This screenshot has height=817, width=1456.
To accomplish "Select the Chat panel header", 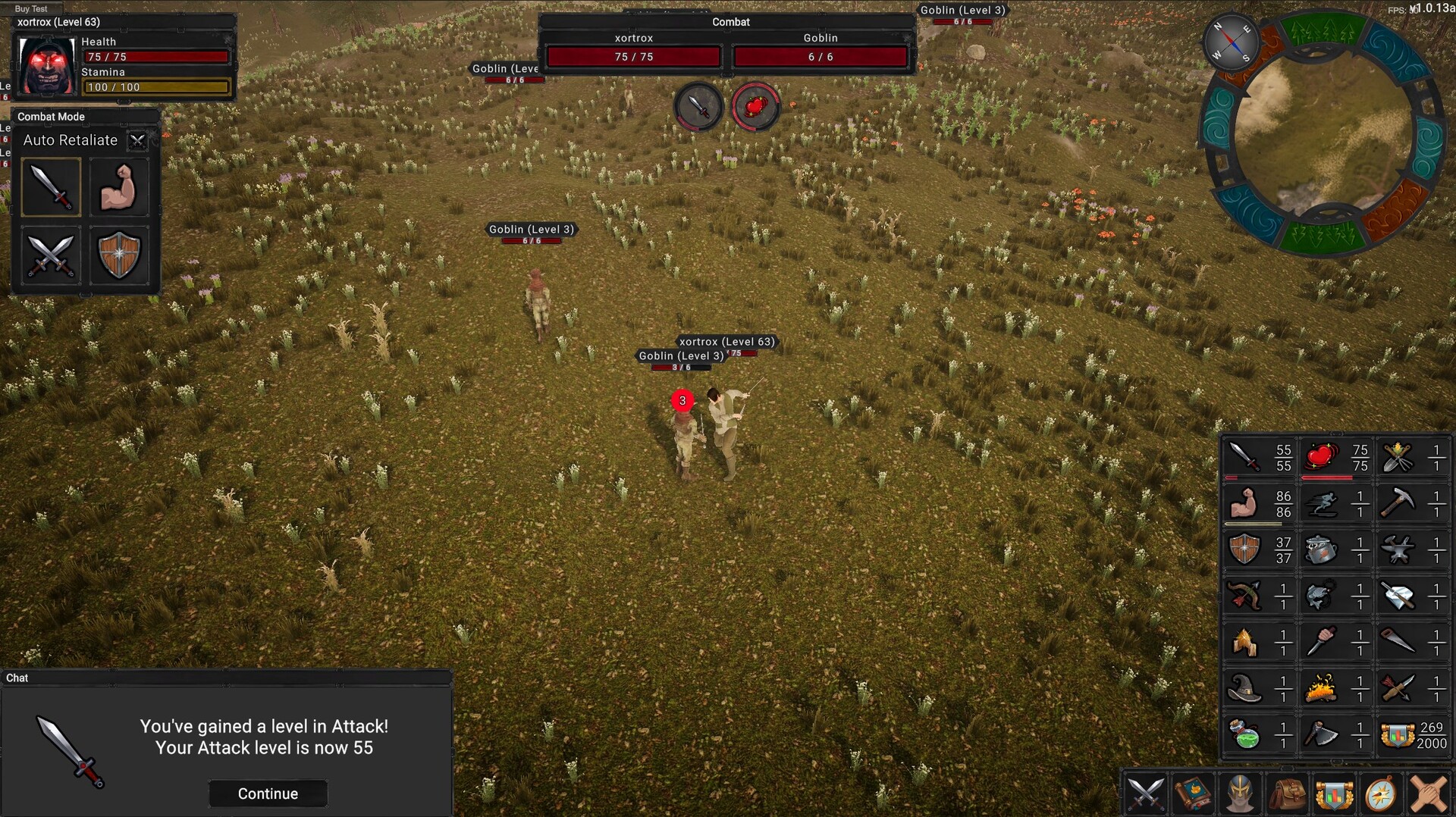I will 17,678.
